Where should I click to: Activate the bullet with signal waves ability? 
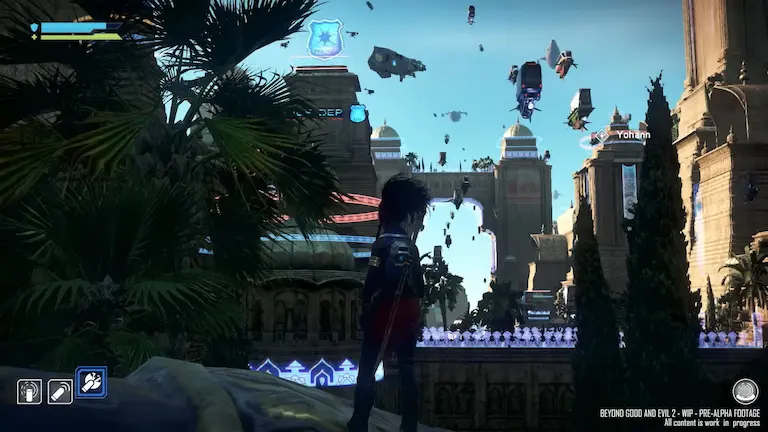tap(60, 391)
